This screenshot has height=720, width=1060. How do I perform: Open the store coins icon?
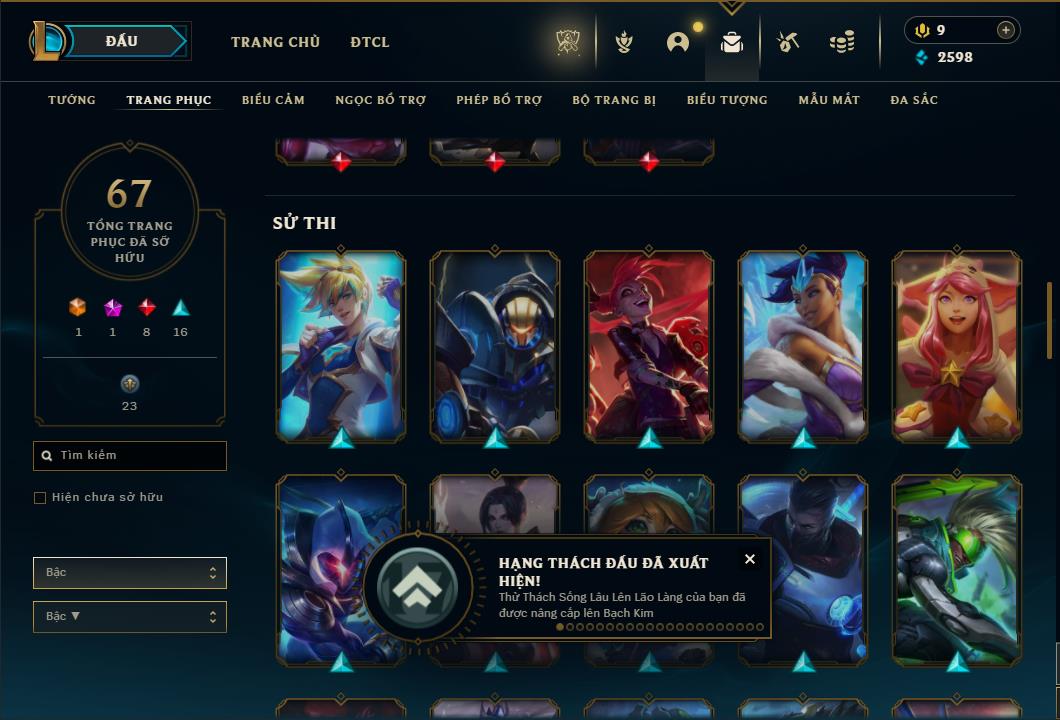(x=842, y=42)
